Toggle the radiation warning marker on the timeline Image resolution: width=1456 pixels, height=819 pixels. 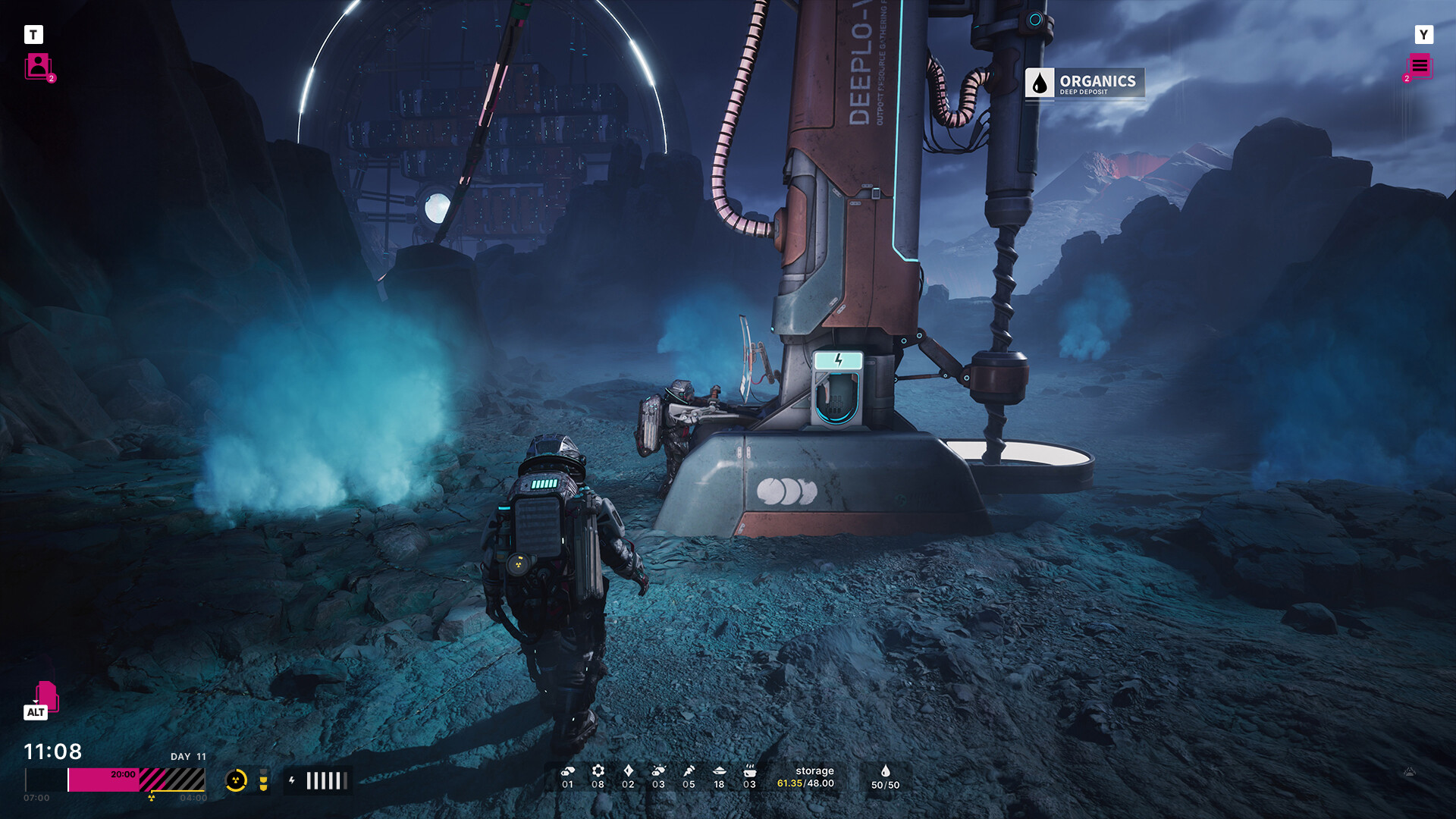click(x=151, y=797)
